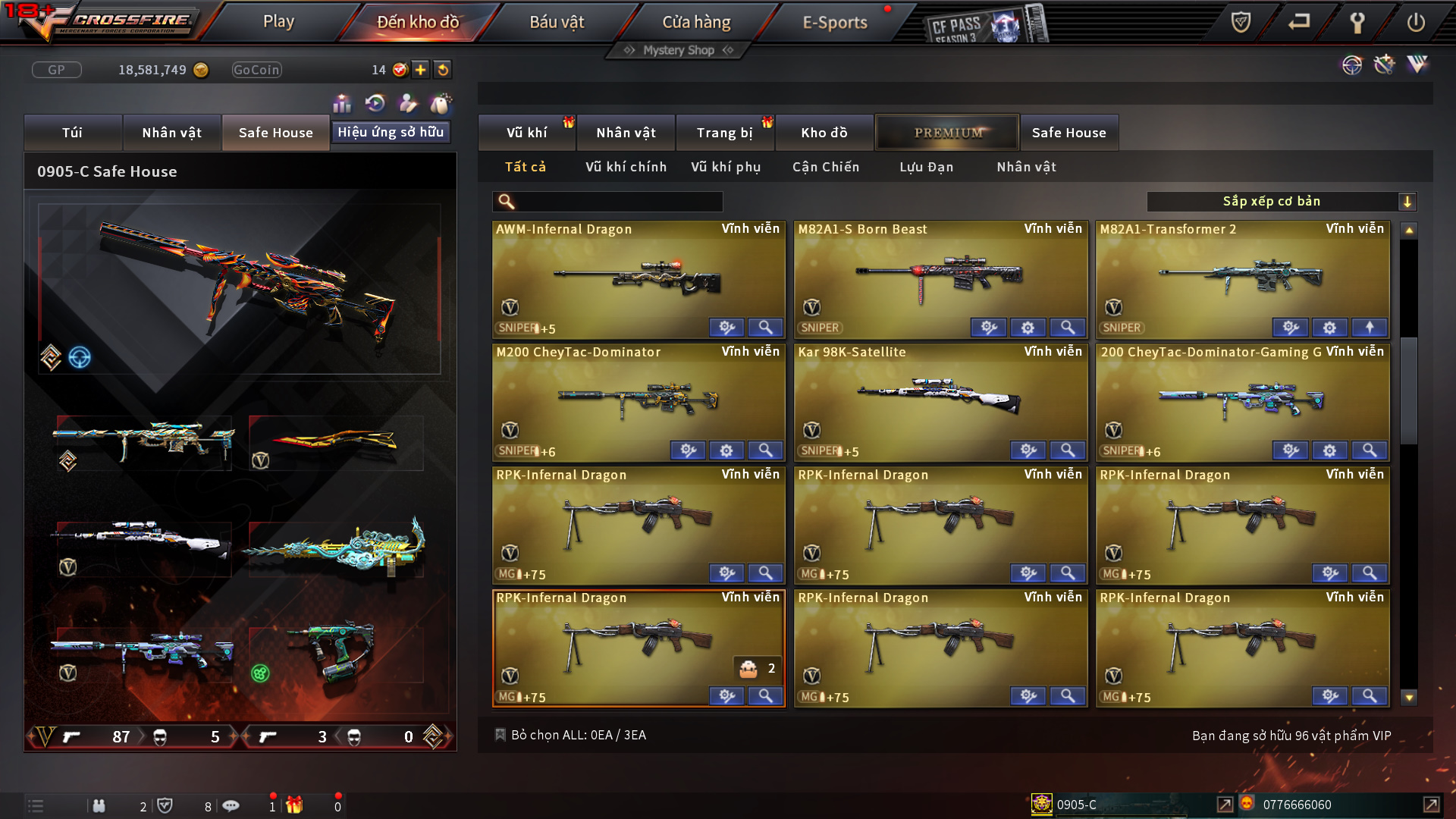Switch to the Vũ khí tab
Screen dimensions: 1456x819
[526, 133]
